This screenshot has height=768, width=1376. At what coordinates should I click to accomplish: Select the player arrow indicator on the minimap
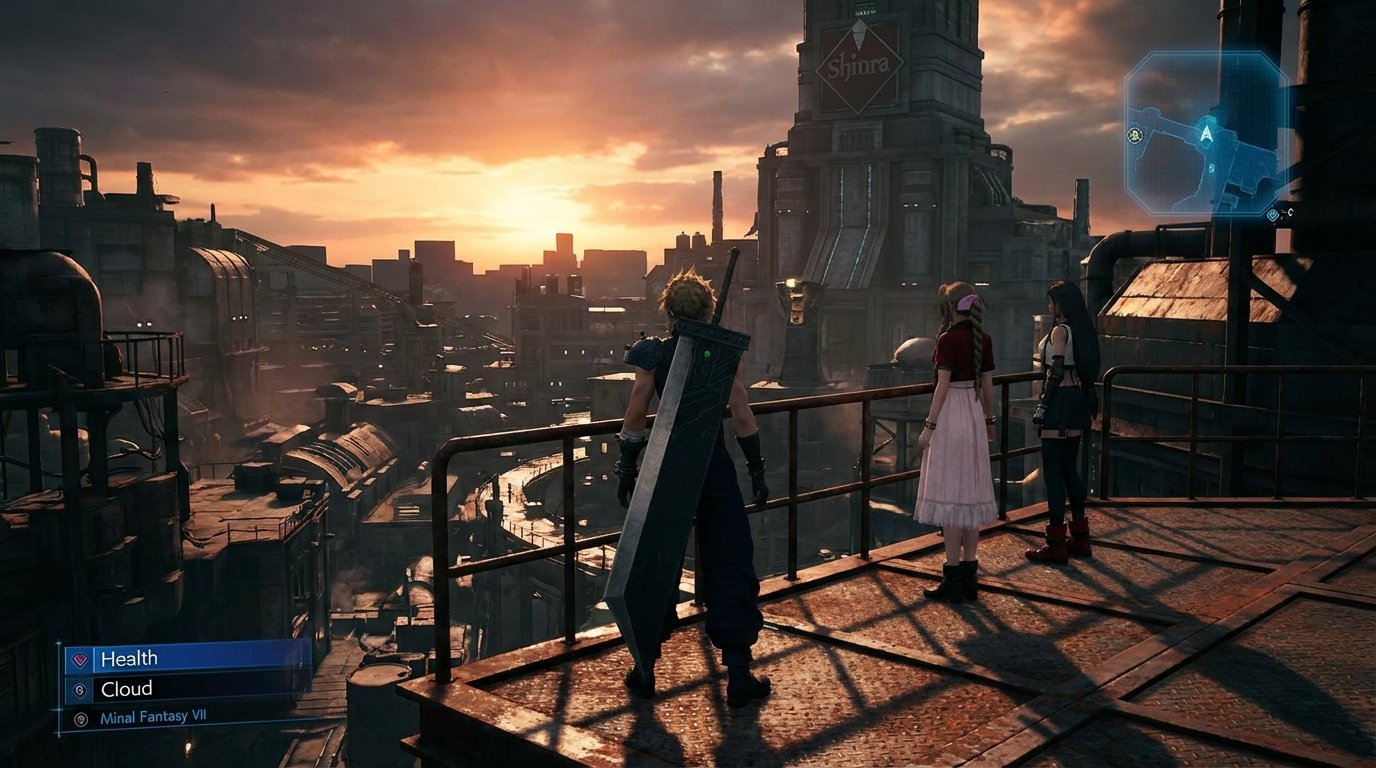[1207, 135]
